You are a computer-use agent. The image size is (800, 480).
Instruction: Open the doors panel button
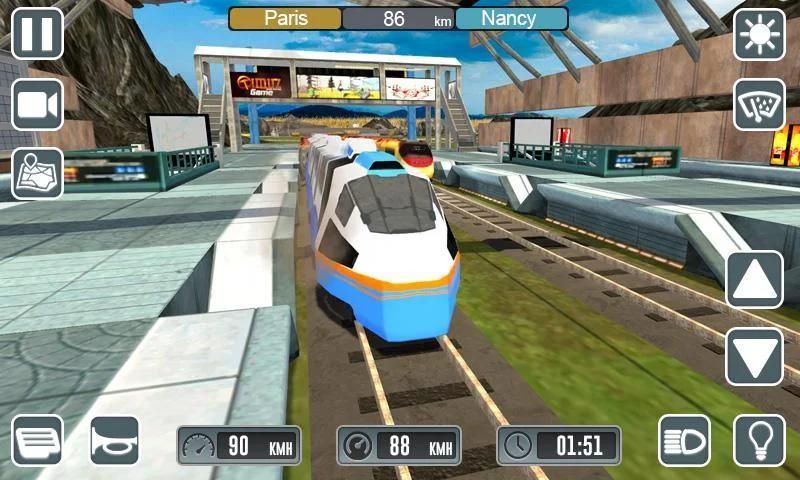click(37, 440)
